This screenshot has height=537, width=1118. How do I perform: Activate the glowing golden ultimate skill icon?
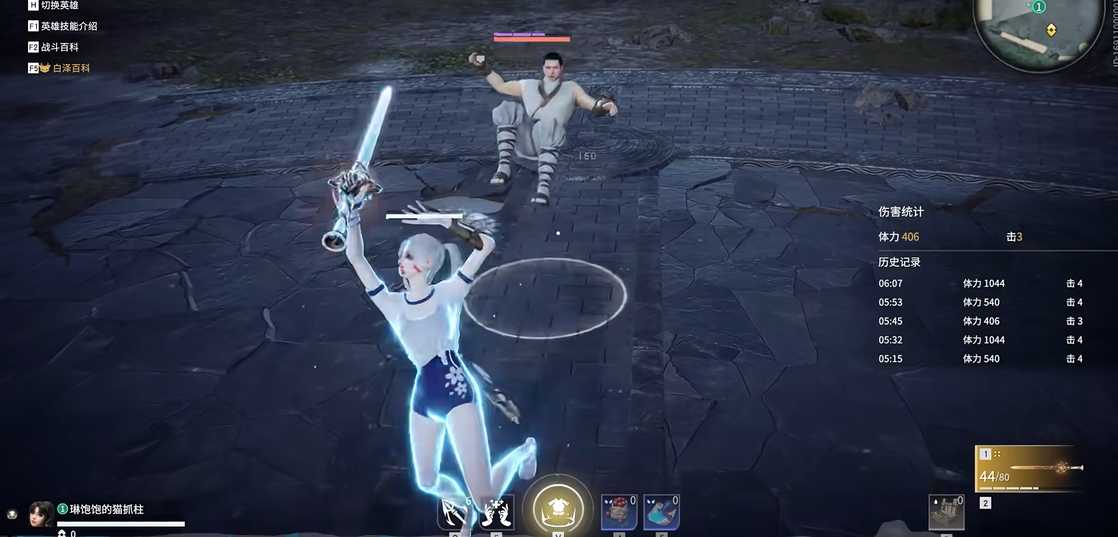pos(558,508)
